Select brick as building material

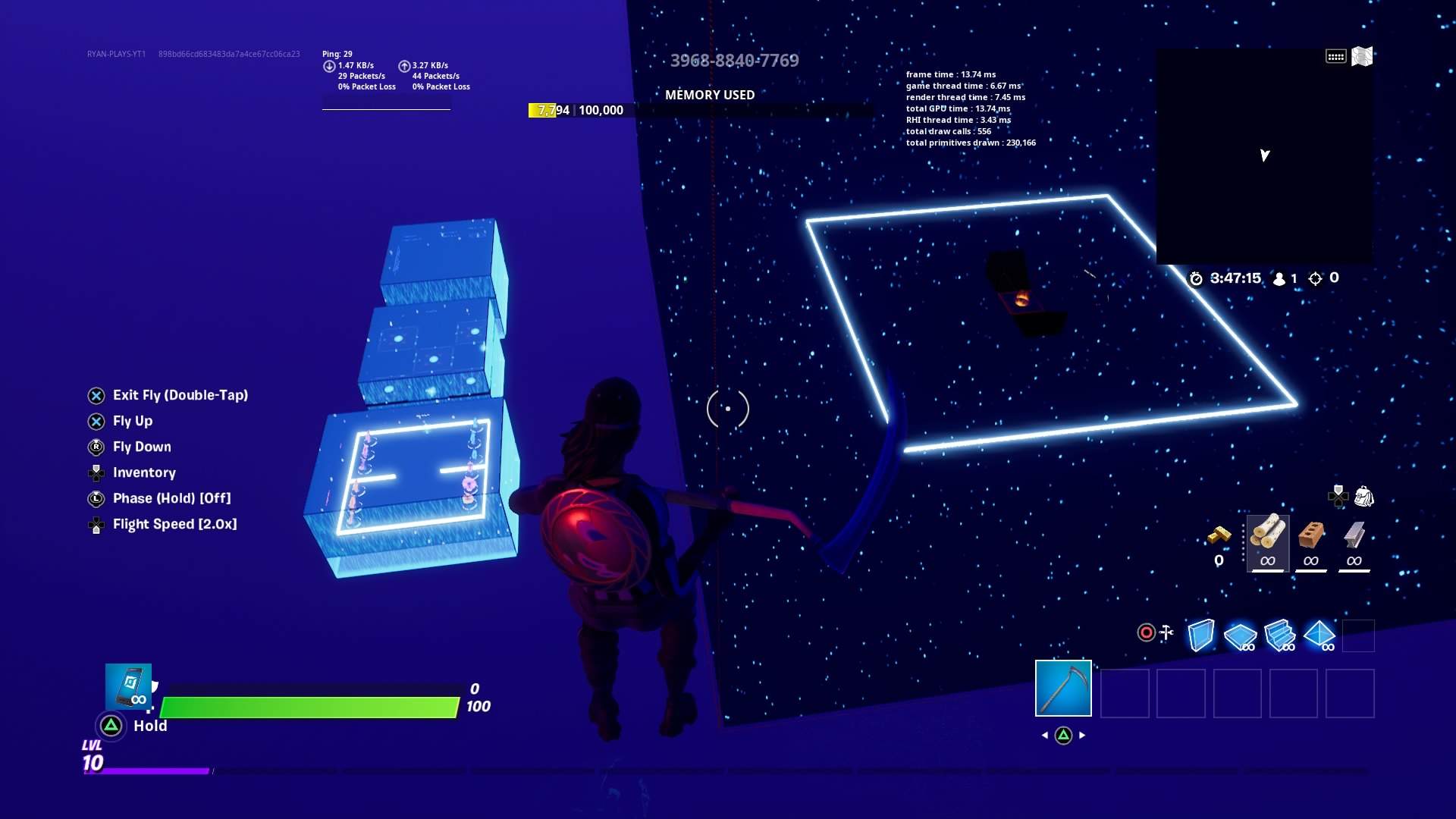1311,535
